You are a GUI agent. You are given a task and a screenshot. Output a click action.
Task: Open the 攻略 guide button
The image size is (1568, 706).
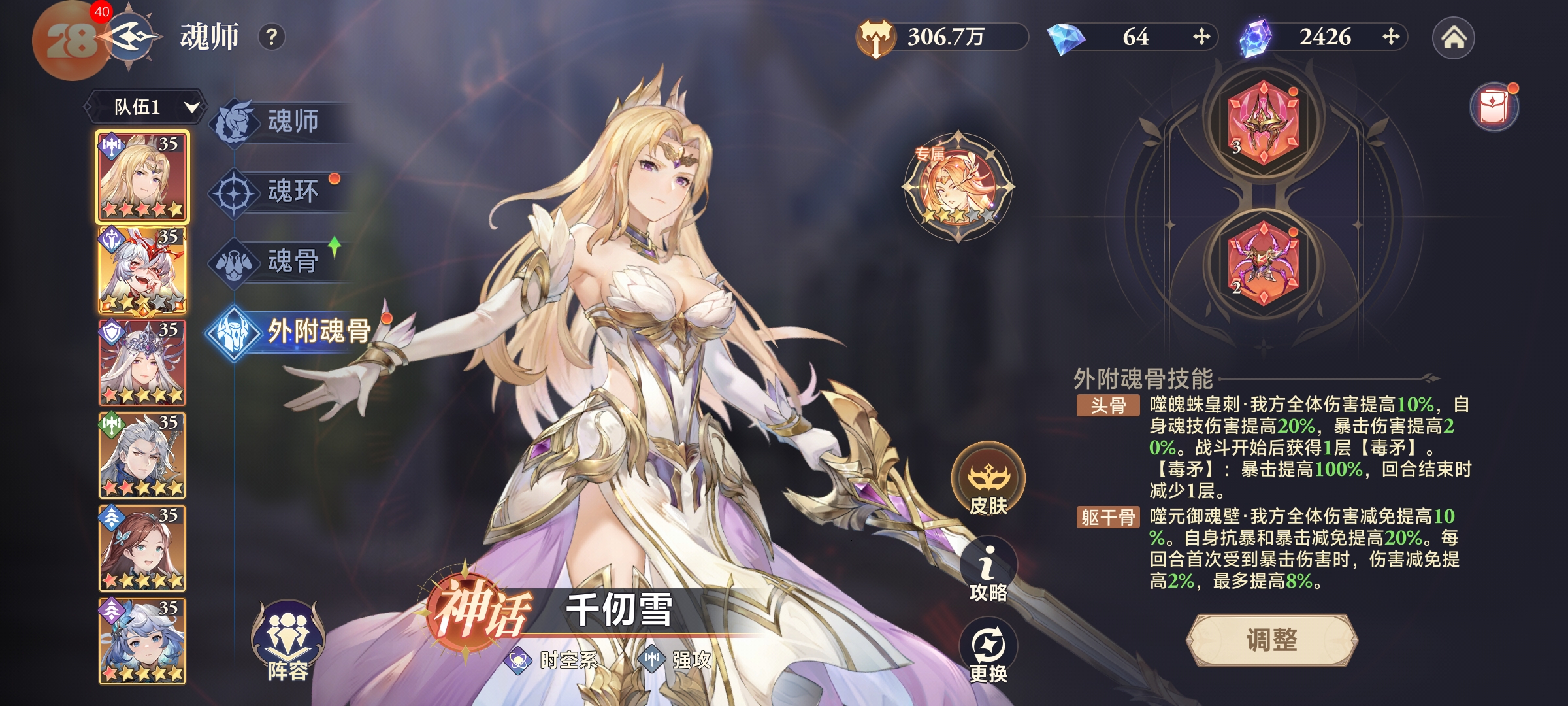click(x=988, y=570)
